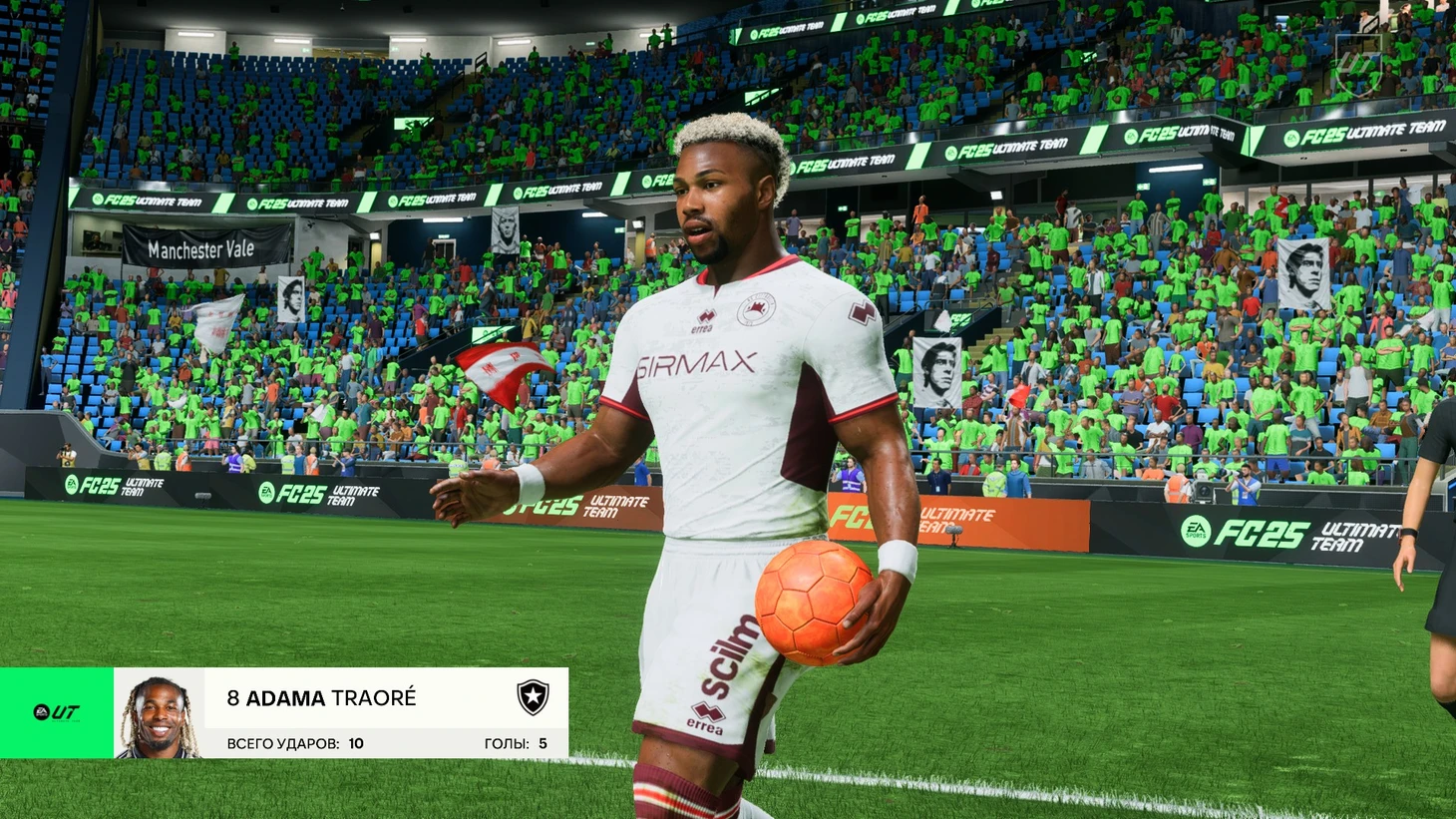Click Adama Traoré's player portrait
The height and width of the screenshot is (819, 1456).
[x=159, y=714]
